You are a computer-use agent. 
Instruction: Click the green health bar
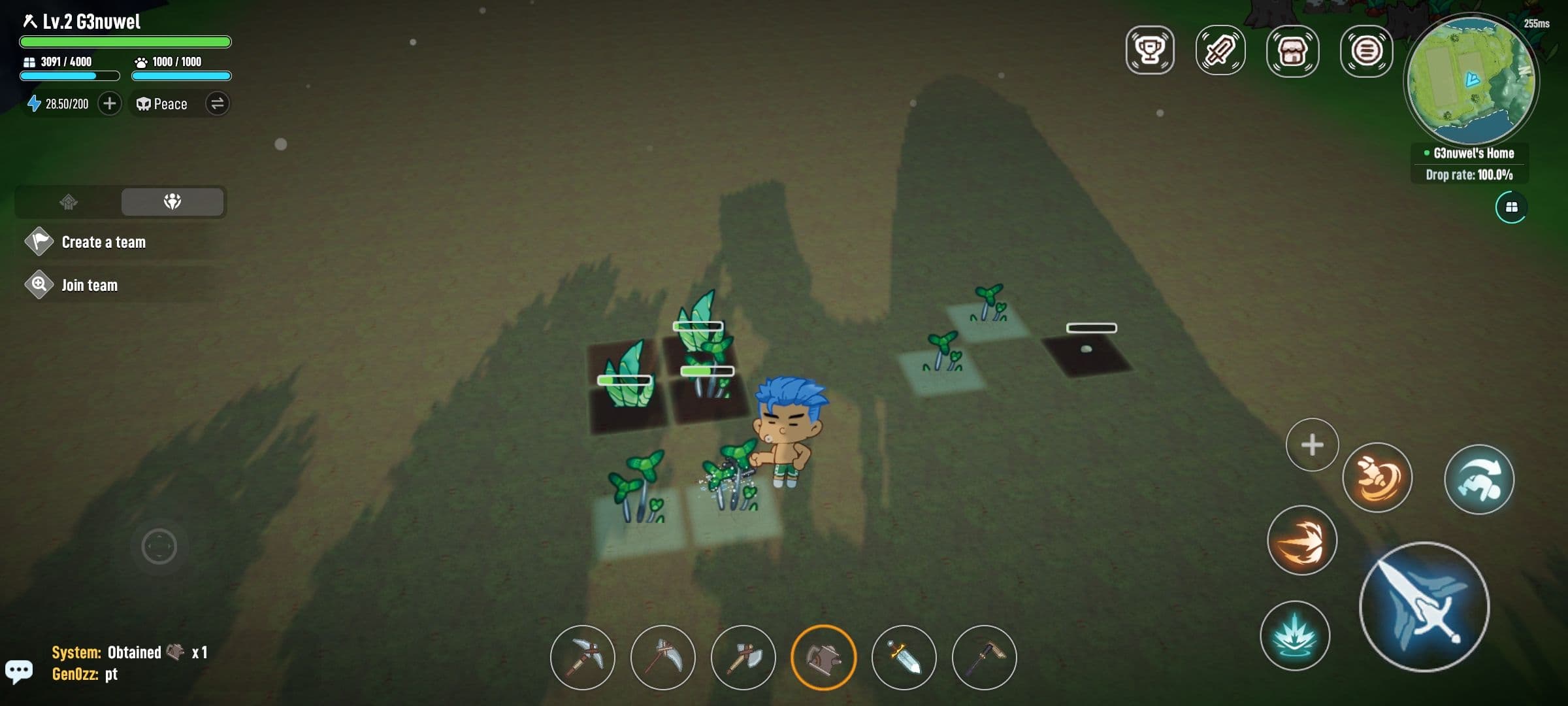coord(124,41)
